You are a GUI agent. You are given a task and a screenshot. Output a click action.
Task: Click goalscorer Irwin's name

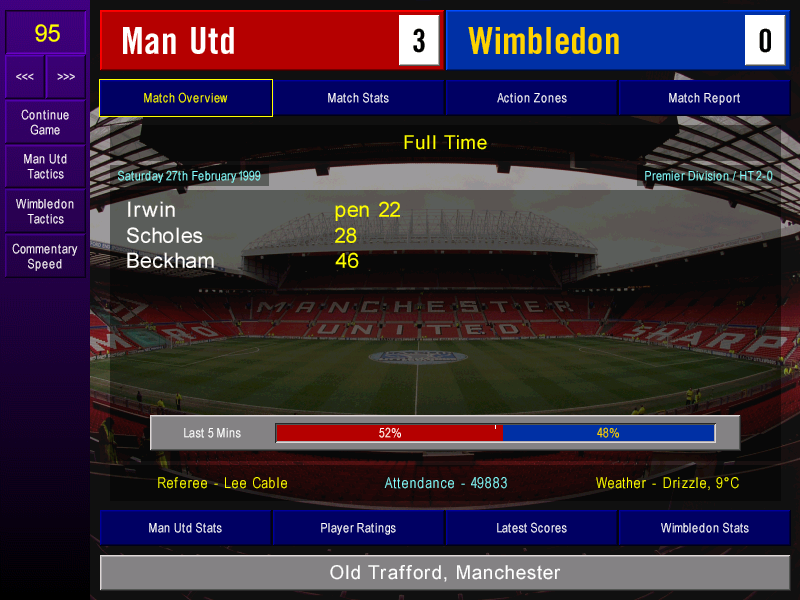151,210
